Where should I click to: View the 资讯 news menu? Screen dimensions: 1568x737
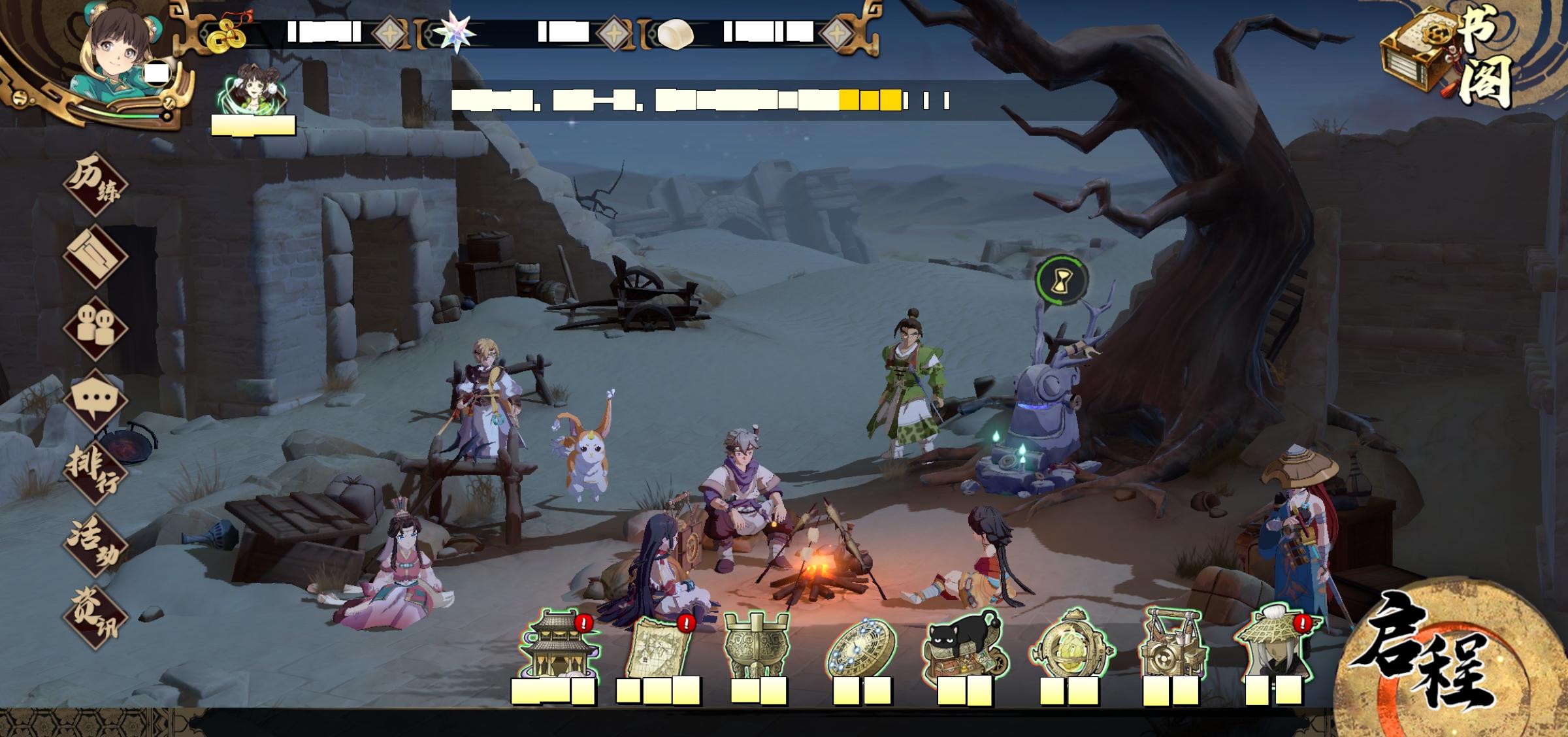(95, 615)
